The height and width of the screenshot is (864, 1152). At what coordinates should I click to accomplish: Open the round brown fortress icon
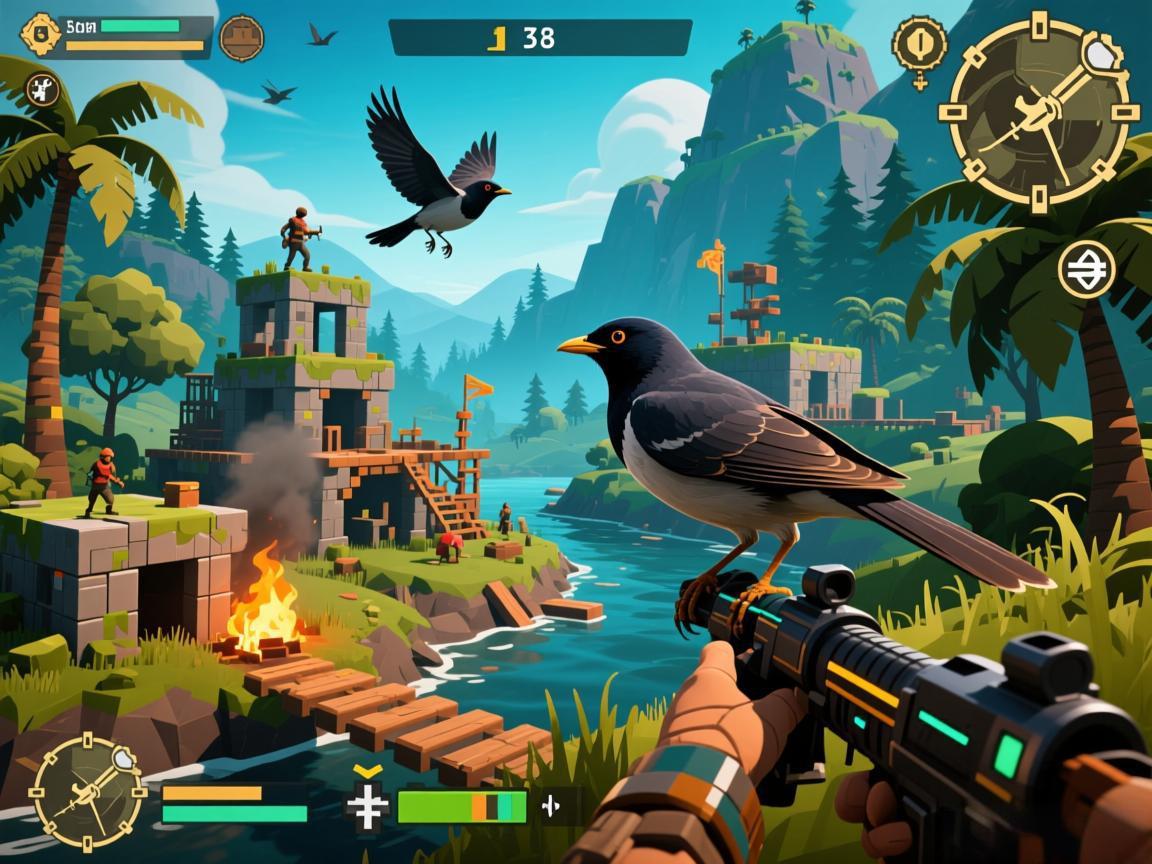point(241,38)
